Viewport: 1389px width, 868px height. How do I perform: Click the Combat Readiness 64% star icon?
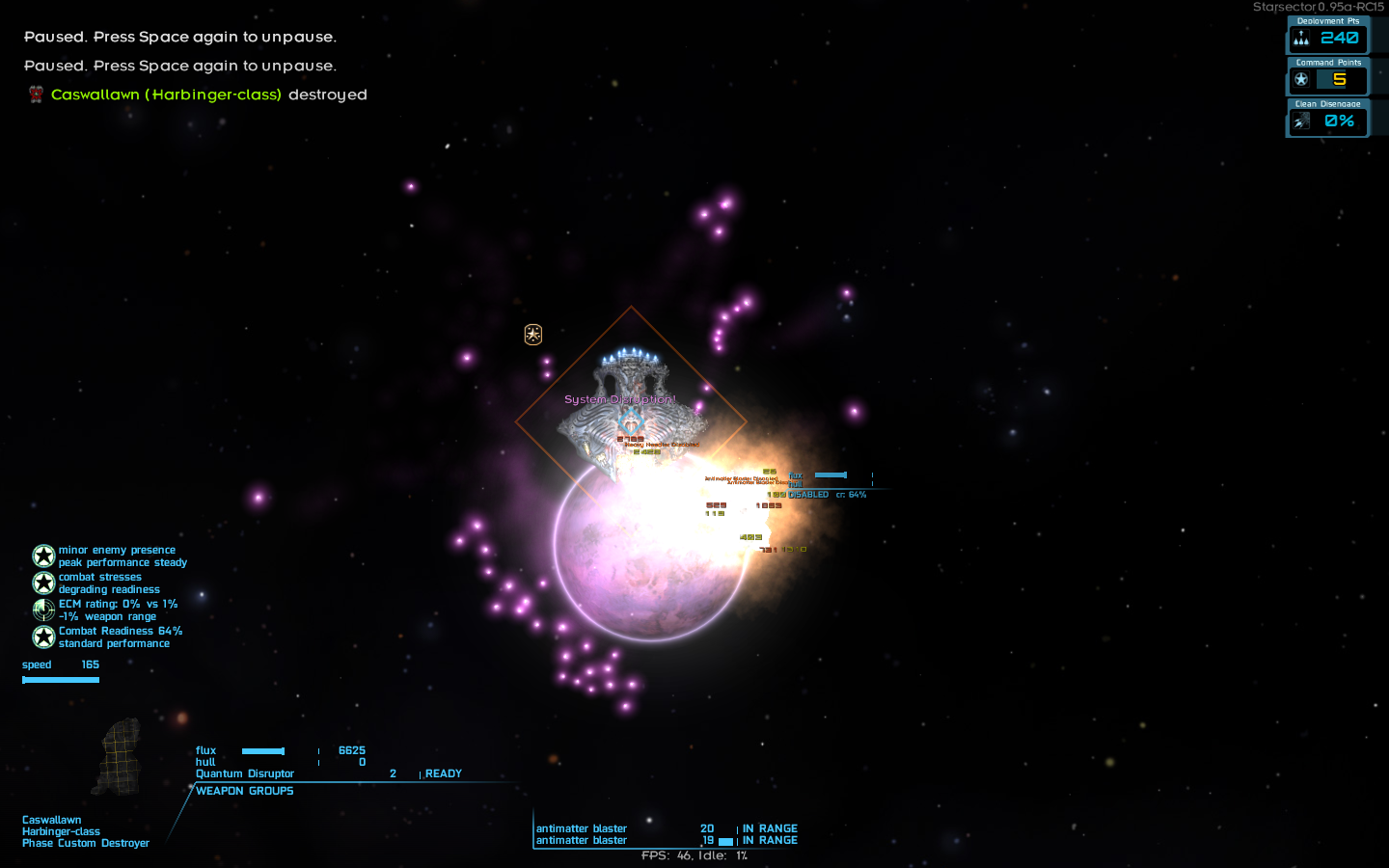[43, 637]
